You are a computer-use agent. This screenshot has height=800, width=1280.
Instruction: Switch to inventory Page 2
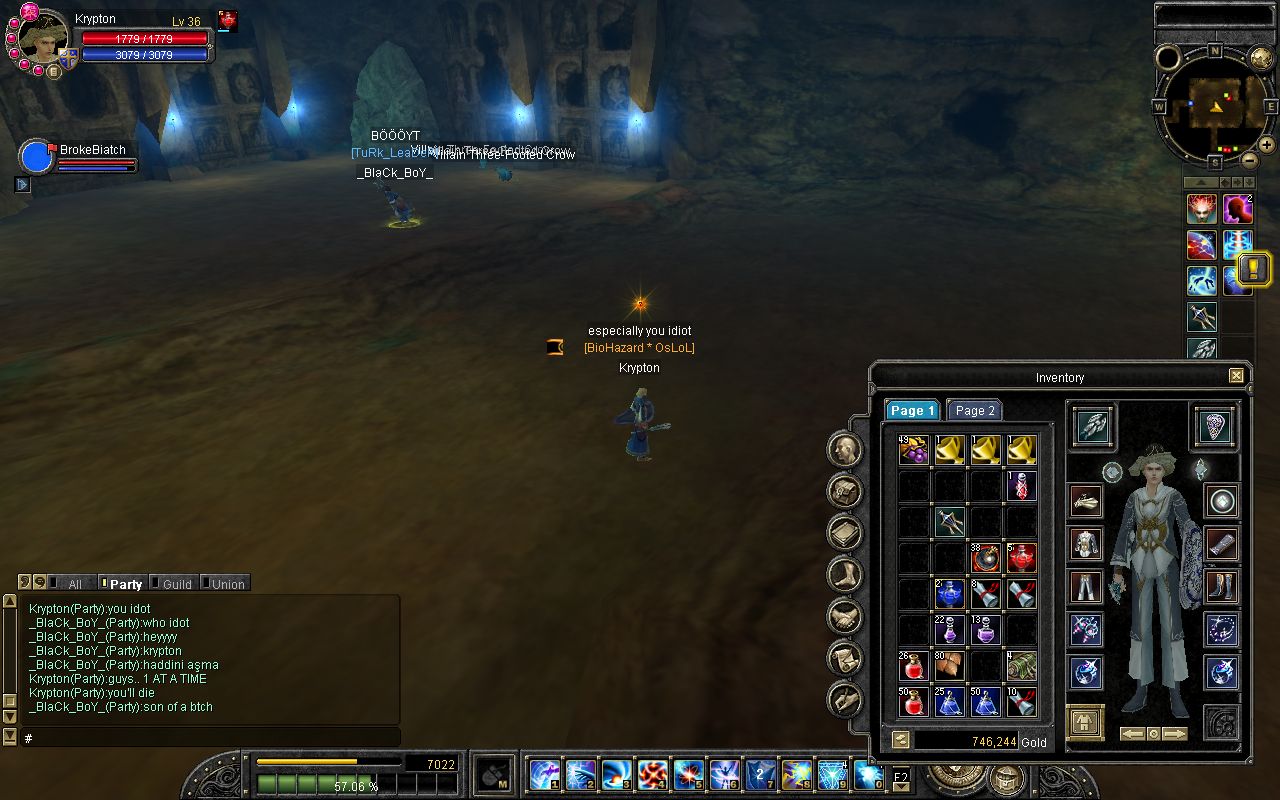[974, 410]
